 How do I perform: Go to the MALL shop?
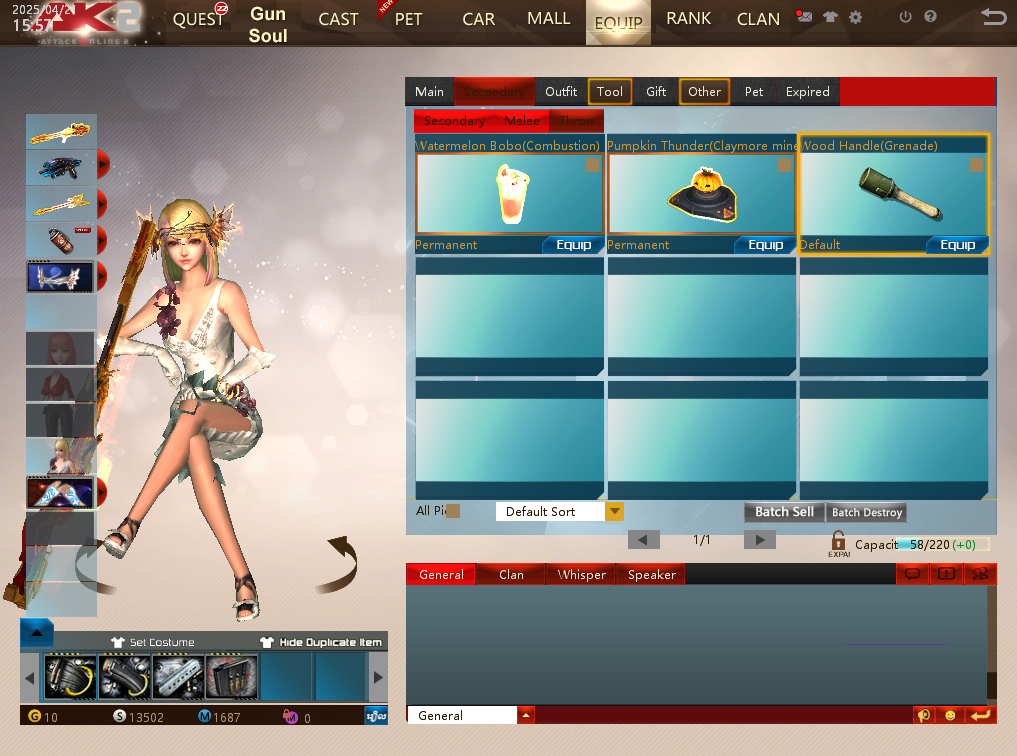pyautogui.click(x=548, y=19)
